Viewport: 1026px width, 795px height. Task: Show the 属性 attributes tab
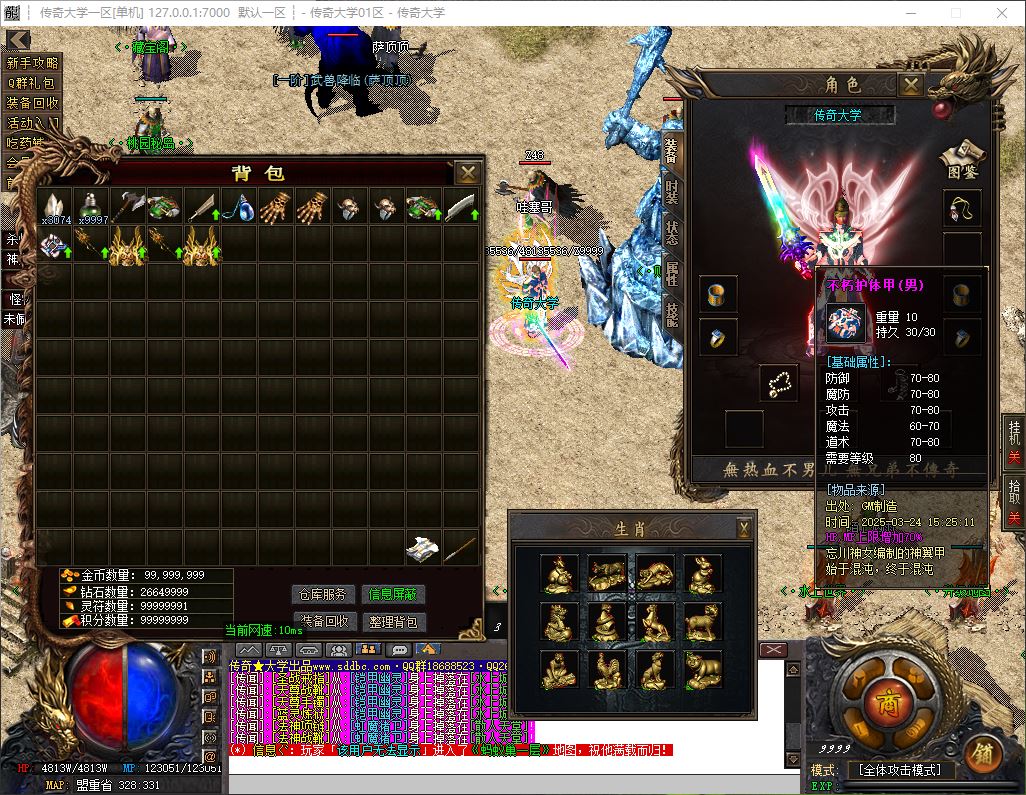(672, 274)
